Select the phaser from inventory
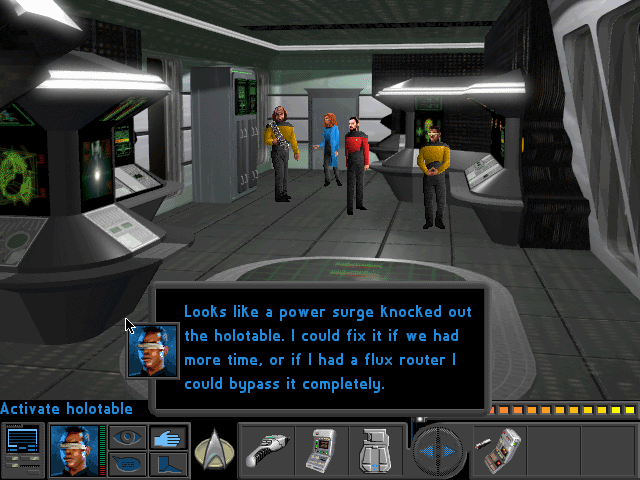The width and height of the screenshot is (640, 480). point(267,450)
